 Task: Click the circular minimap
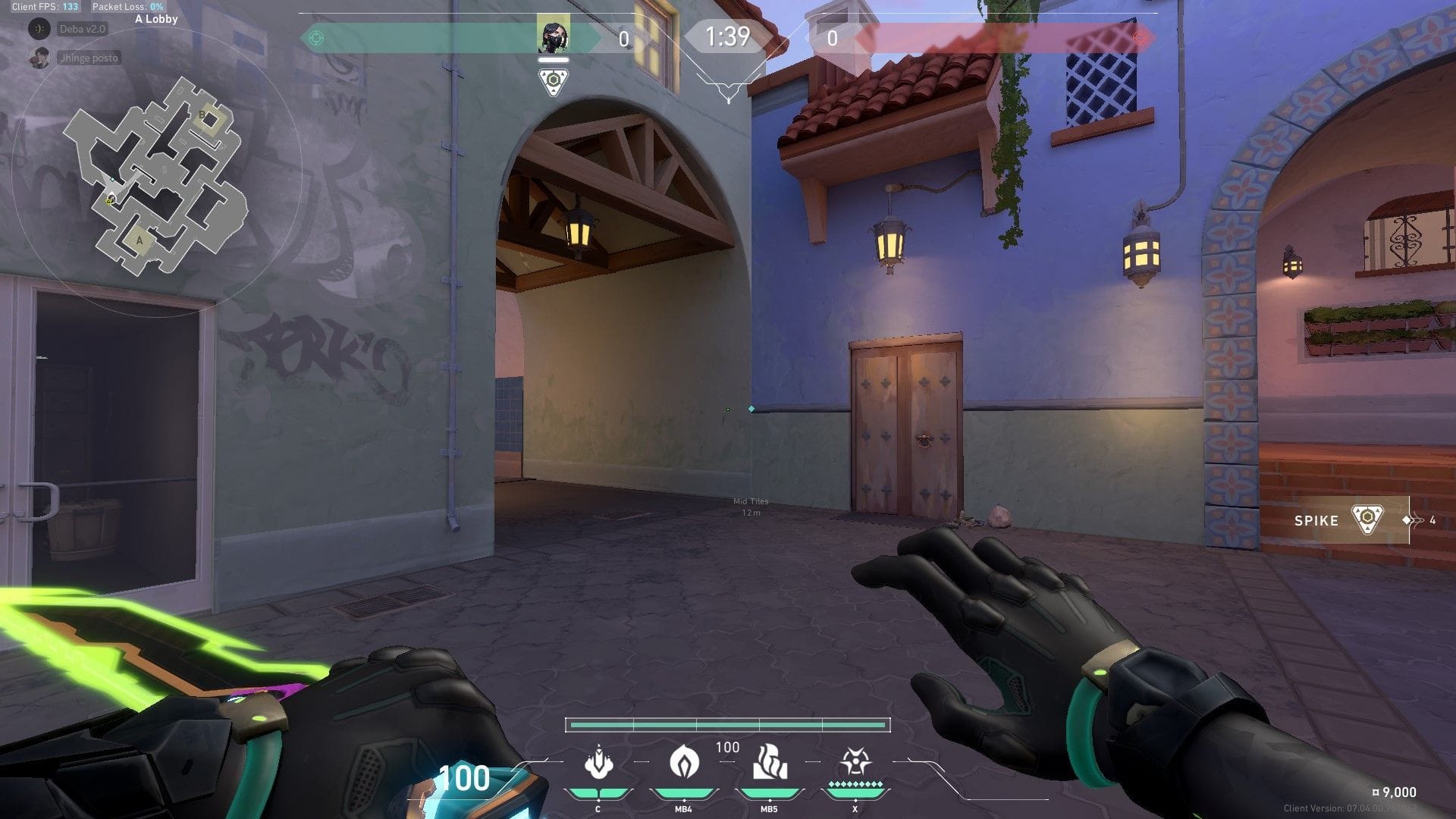pyautogui.click(x=157, y=173)
